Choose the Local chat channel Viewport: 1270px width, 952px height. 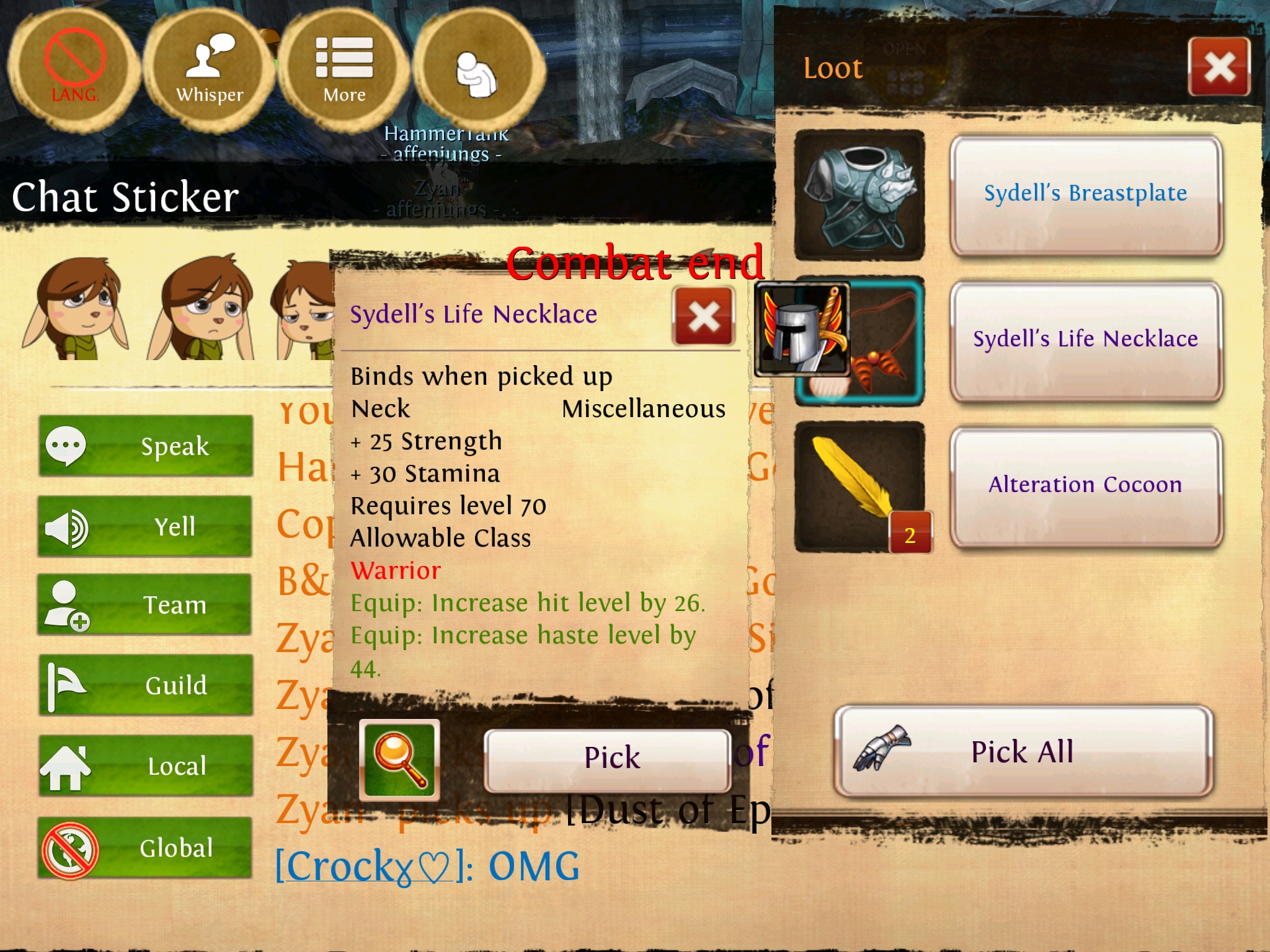(146, 766)
